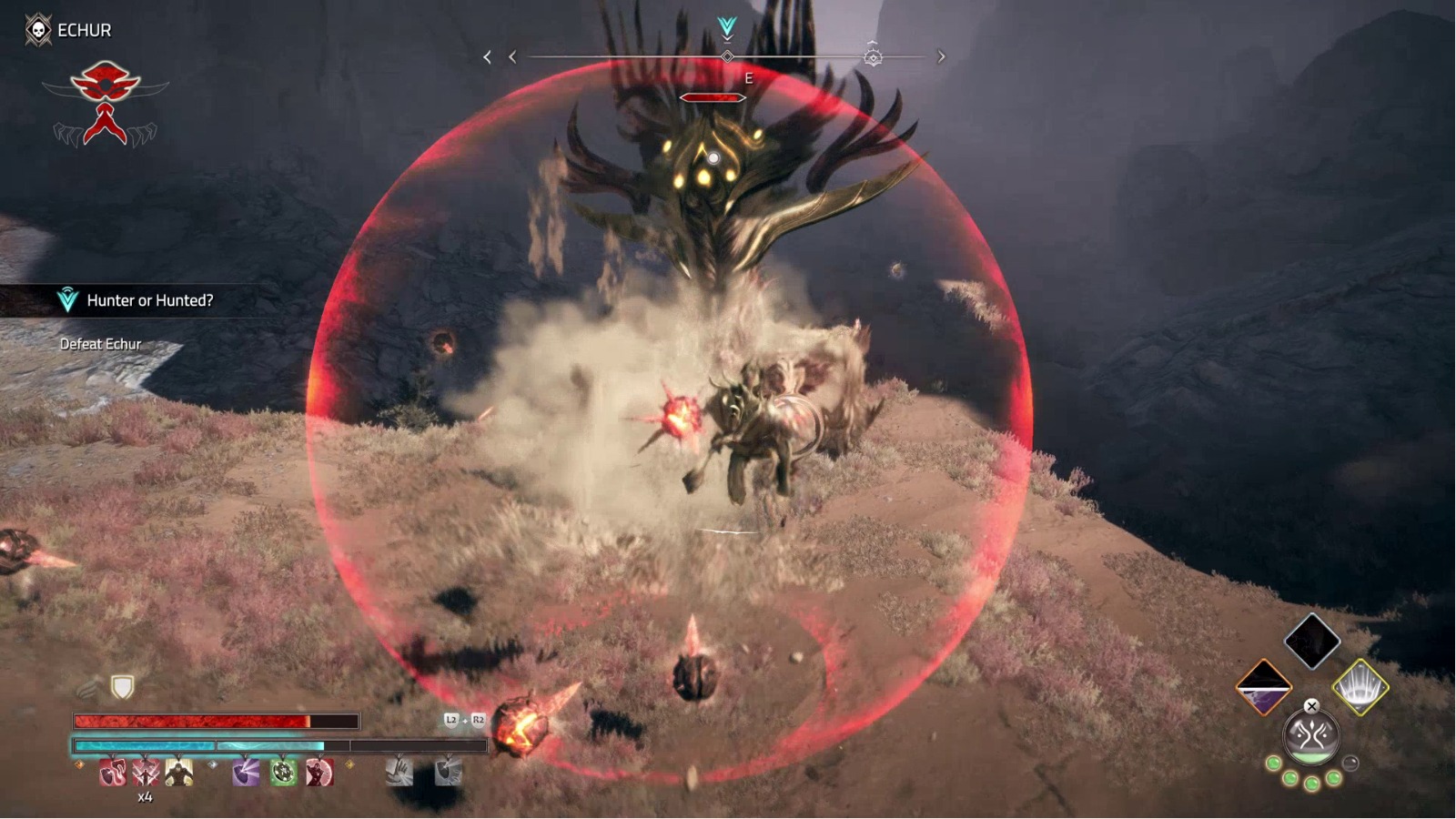This screenshot has width=1456, height=819.
Task: Activate the purple shield beam ability icon
Action: click(246, 773)
